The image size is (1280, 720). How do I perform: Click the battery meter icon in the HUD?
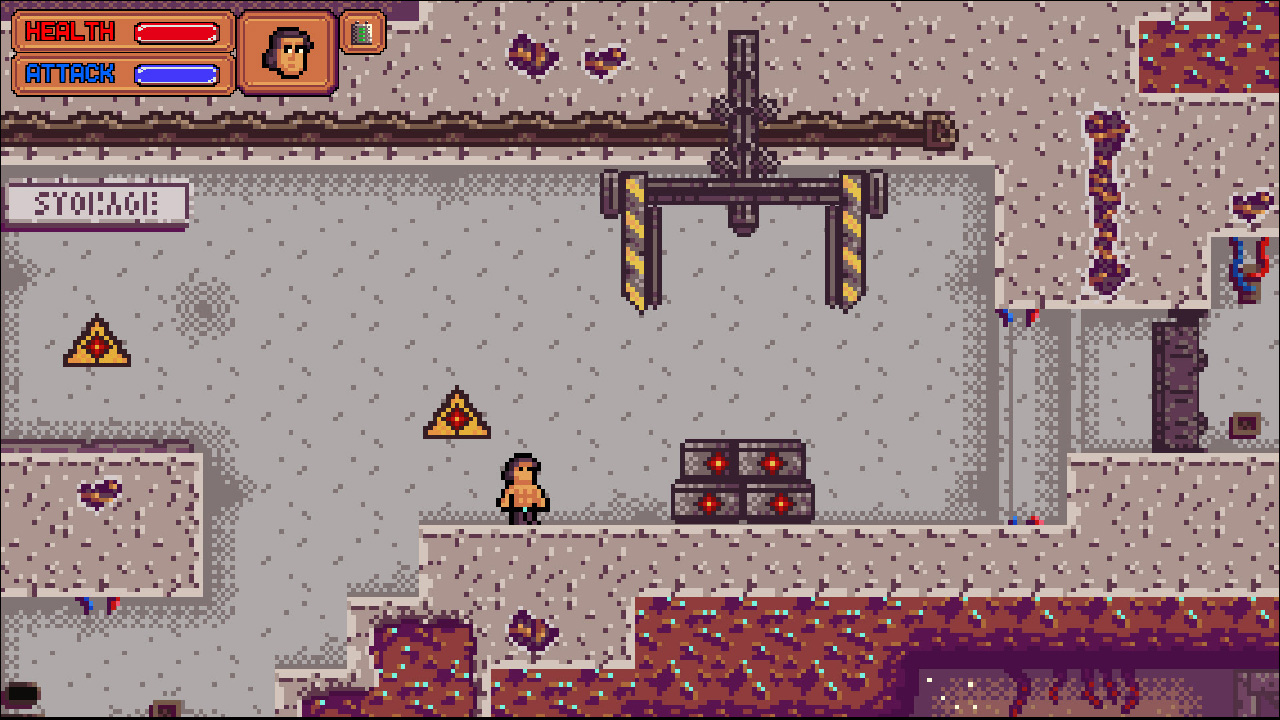361,33
